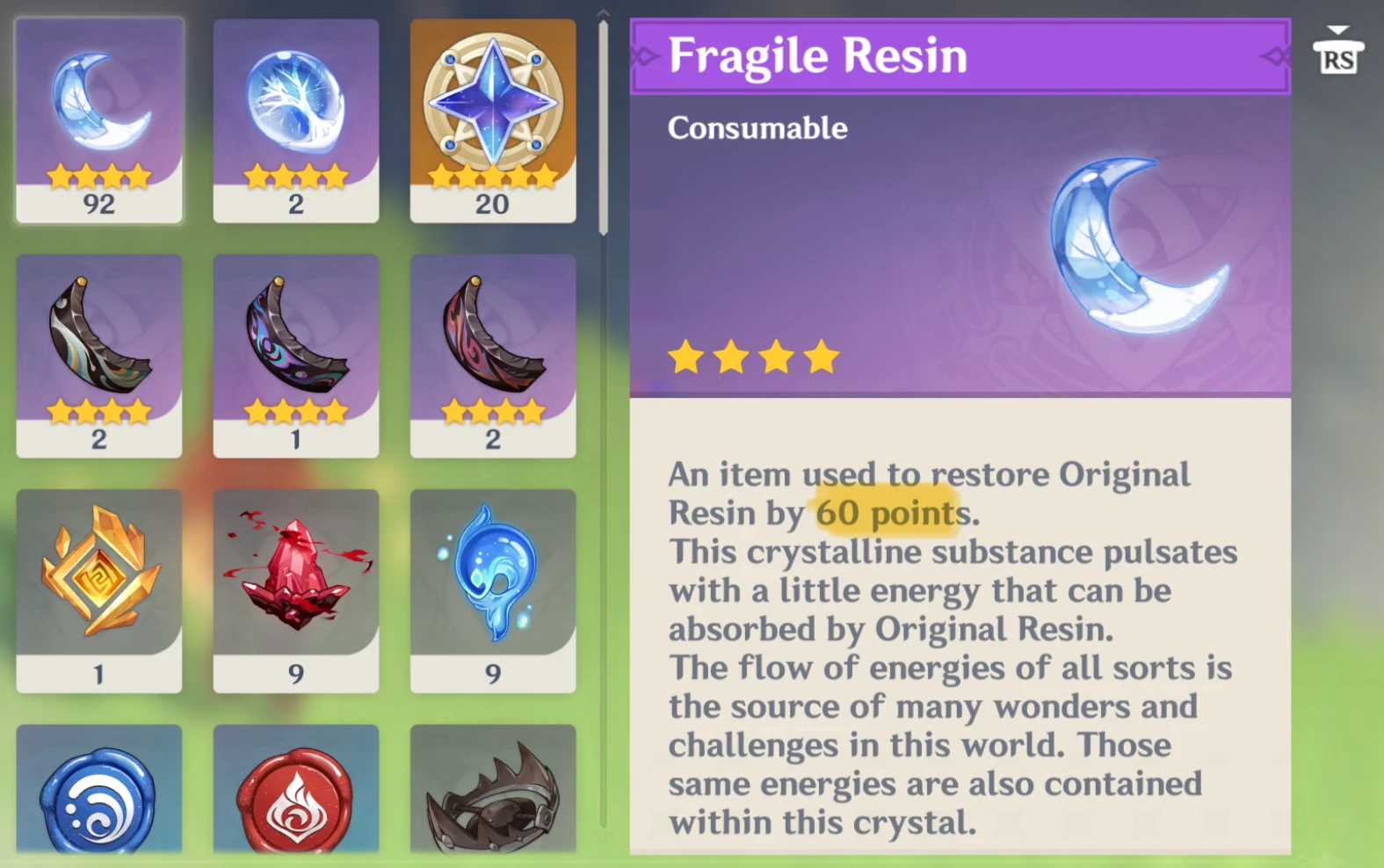Select the Transient Resin orb item
The width and height of the screenshot is (1384, 868).
pyautogui.click(x=296, y=114)
